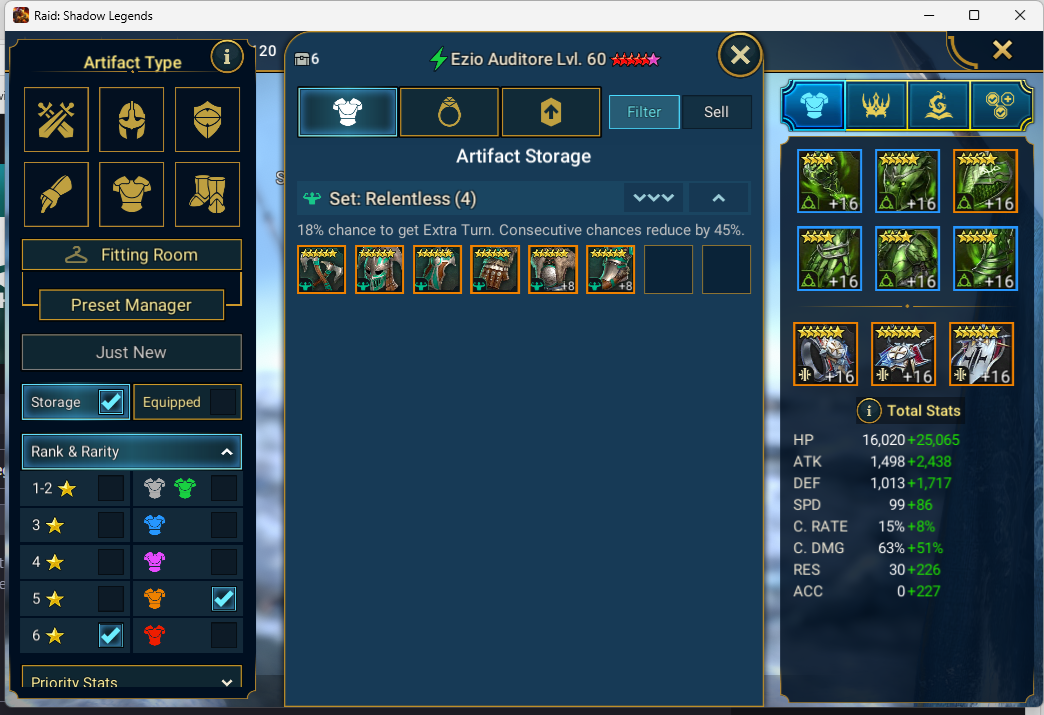Collapse the Relentless set group

(x=718, y=198)
